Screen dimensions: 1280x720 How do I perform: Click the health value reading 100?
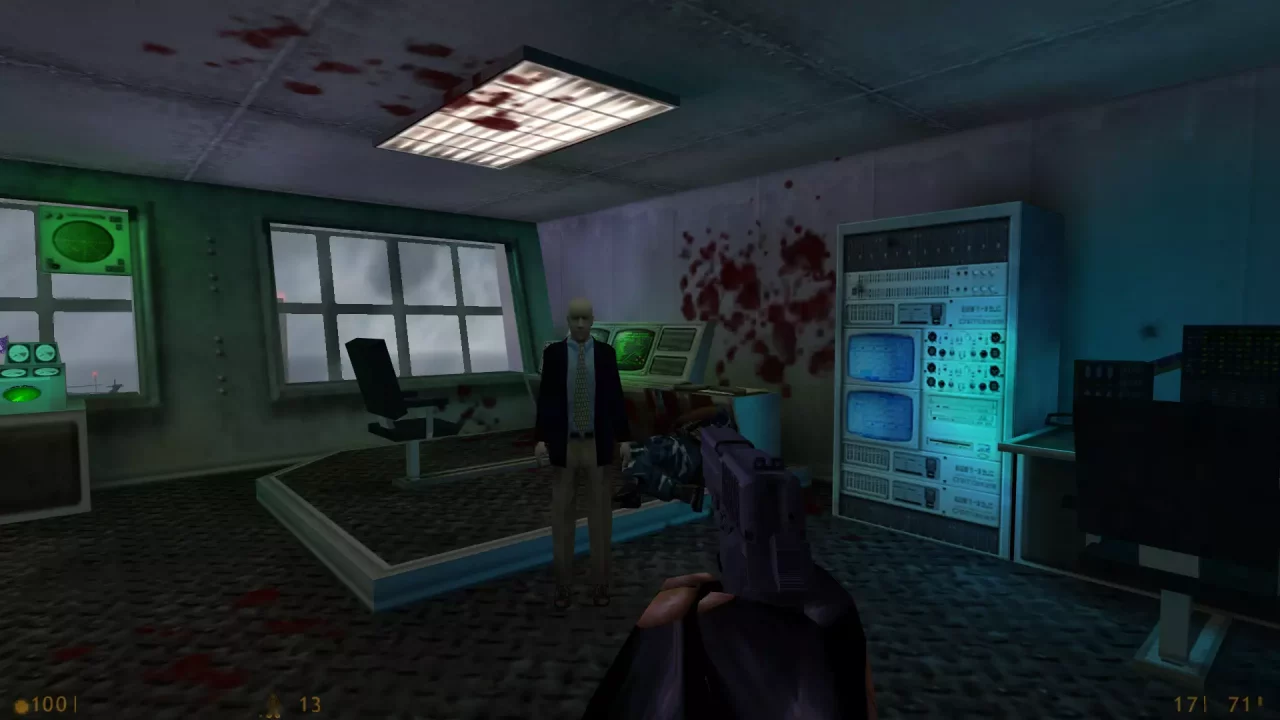pyautogui.click(x=50, y=704)
